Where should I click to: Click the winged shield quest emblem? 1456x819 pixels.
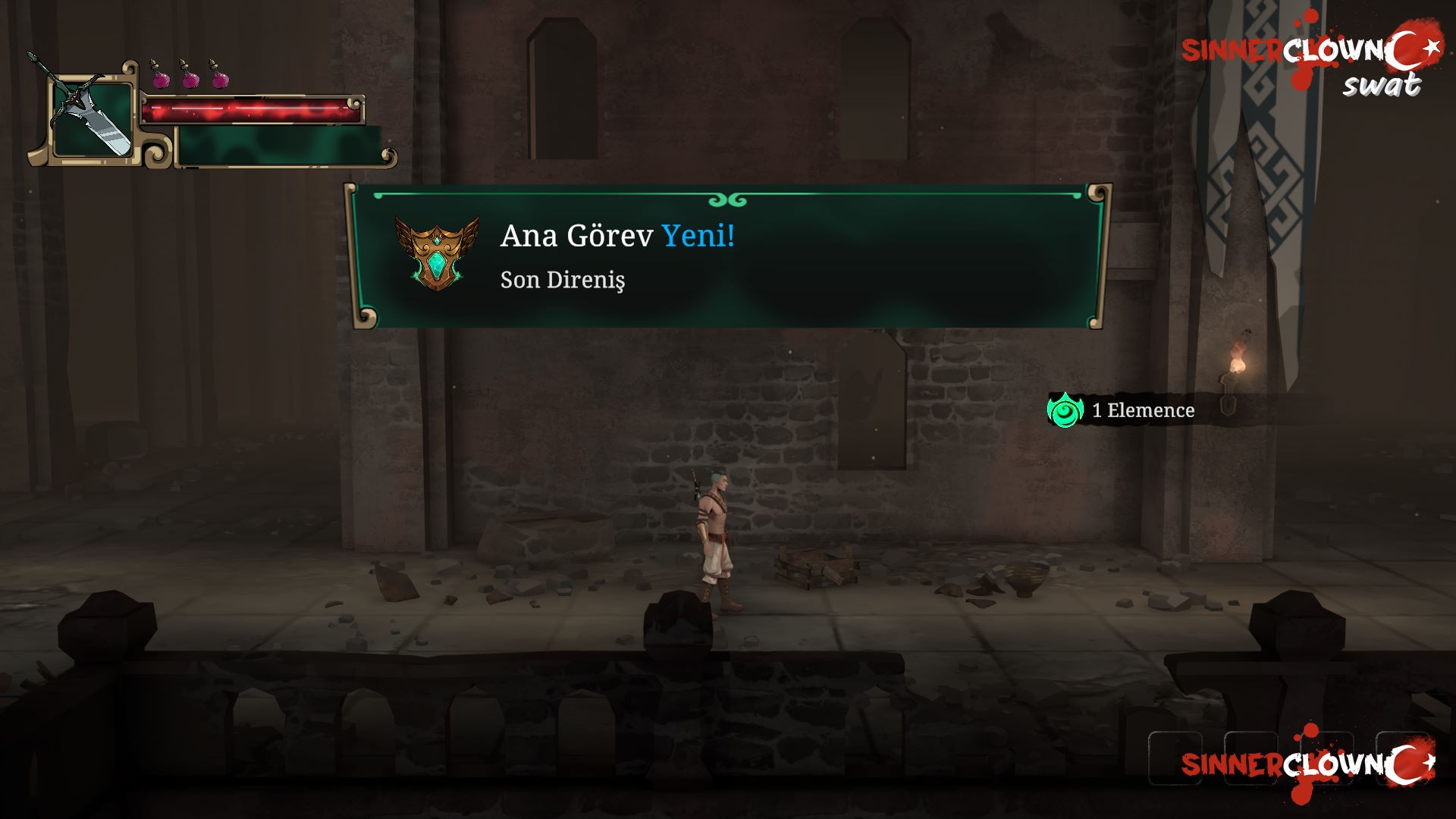(437, 255)
